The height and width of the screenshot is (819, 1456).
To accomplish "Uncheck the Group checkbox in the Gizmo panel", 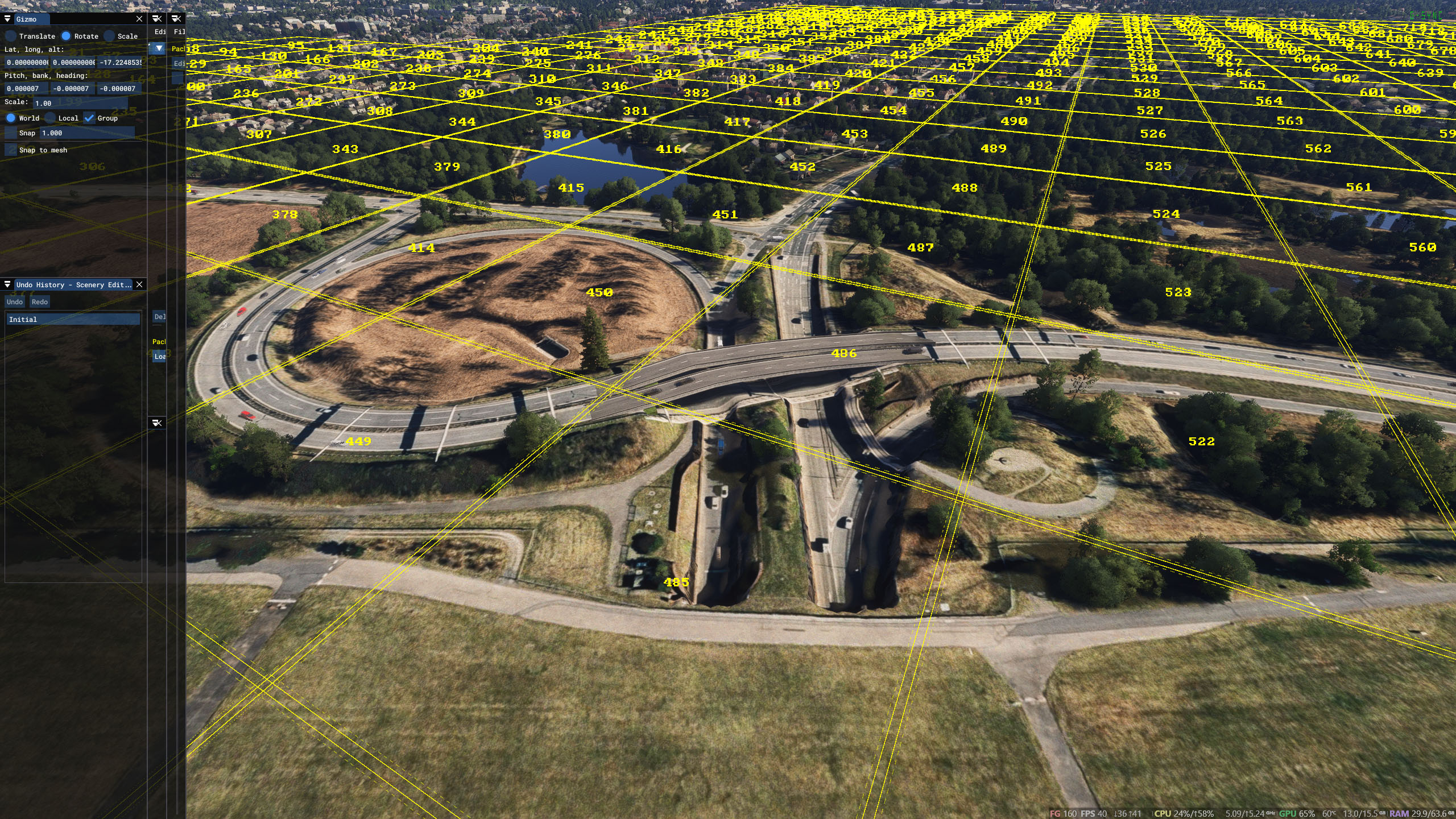I will [x=89, y=118].
